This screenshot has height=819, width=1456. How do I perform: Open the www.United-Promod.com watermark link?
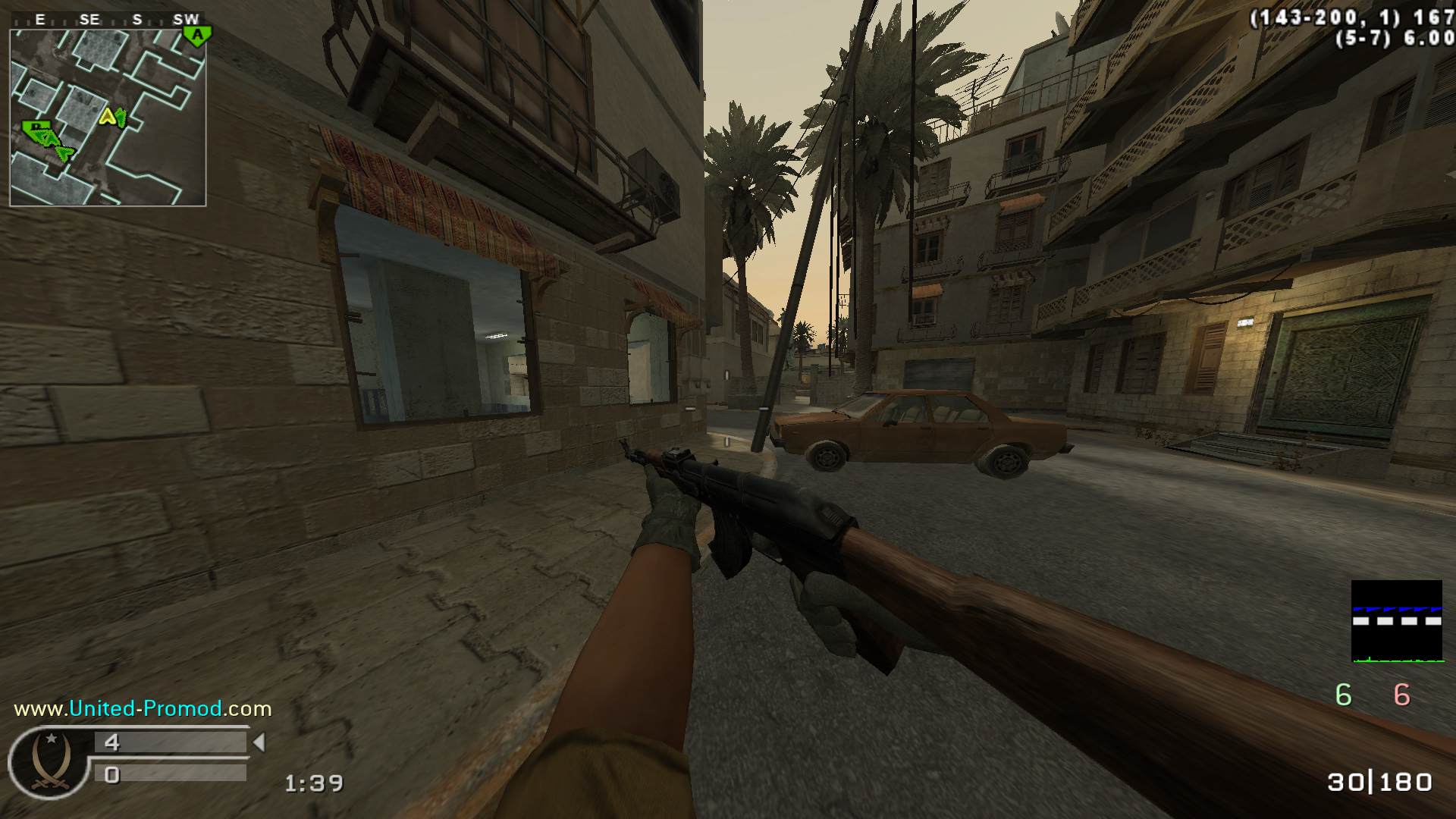(143, 709)
